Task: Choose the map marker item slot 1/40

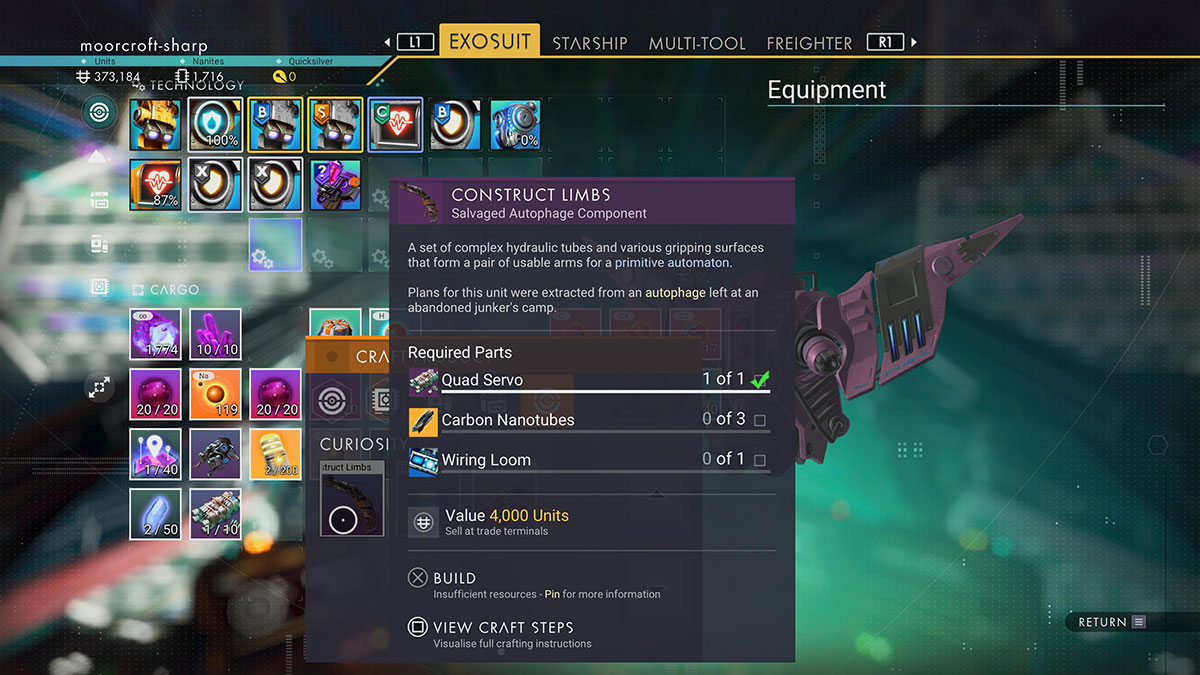Action: point(155,454)
